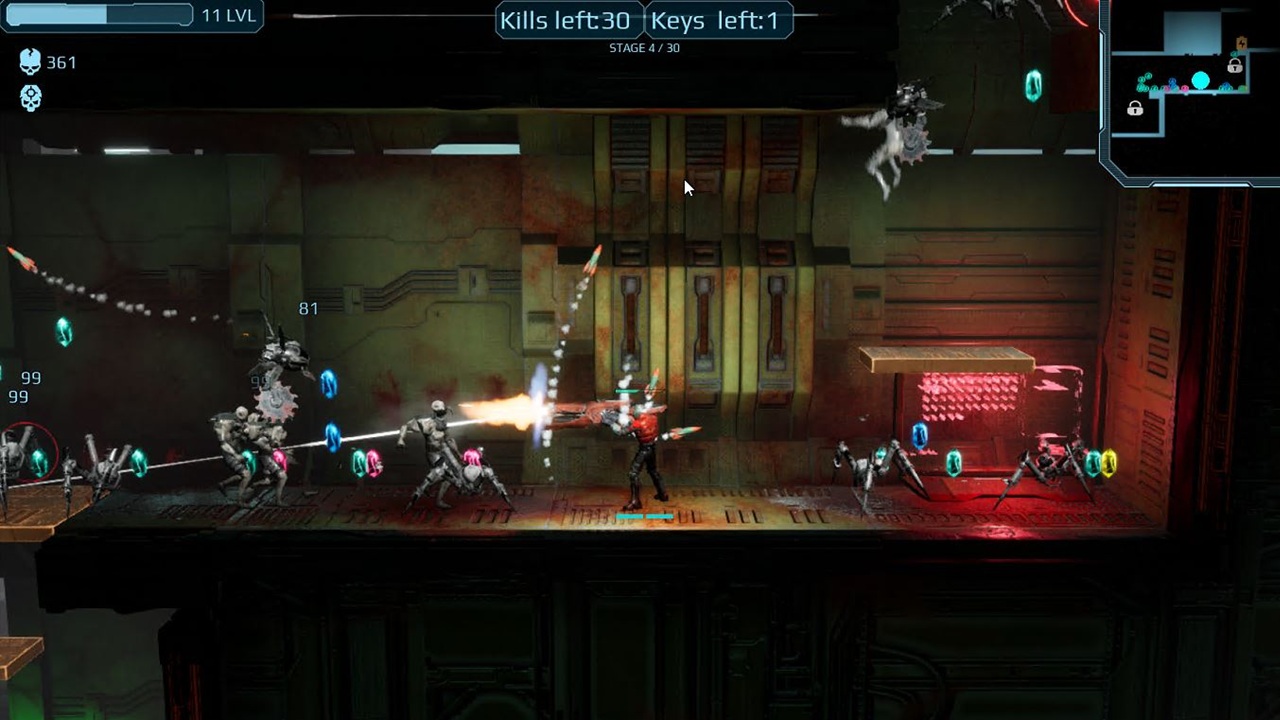The width and height of the screenshot is (1280, 720).
Task: Click the STAGE 4 / 30 label
Action: coord(644,47)
